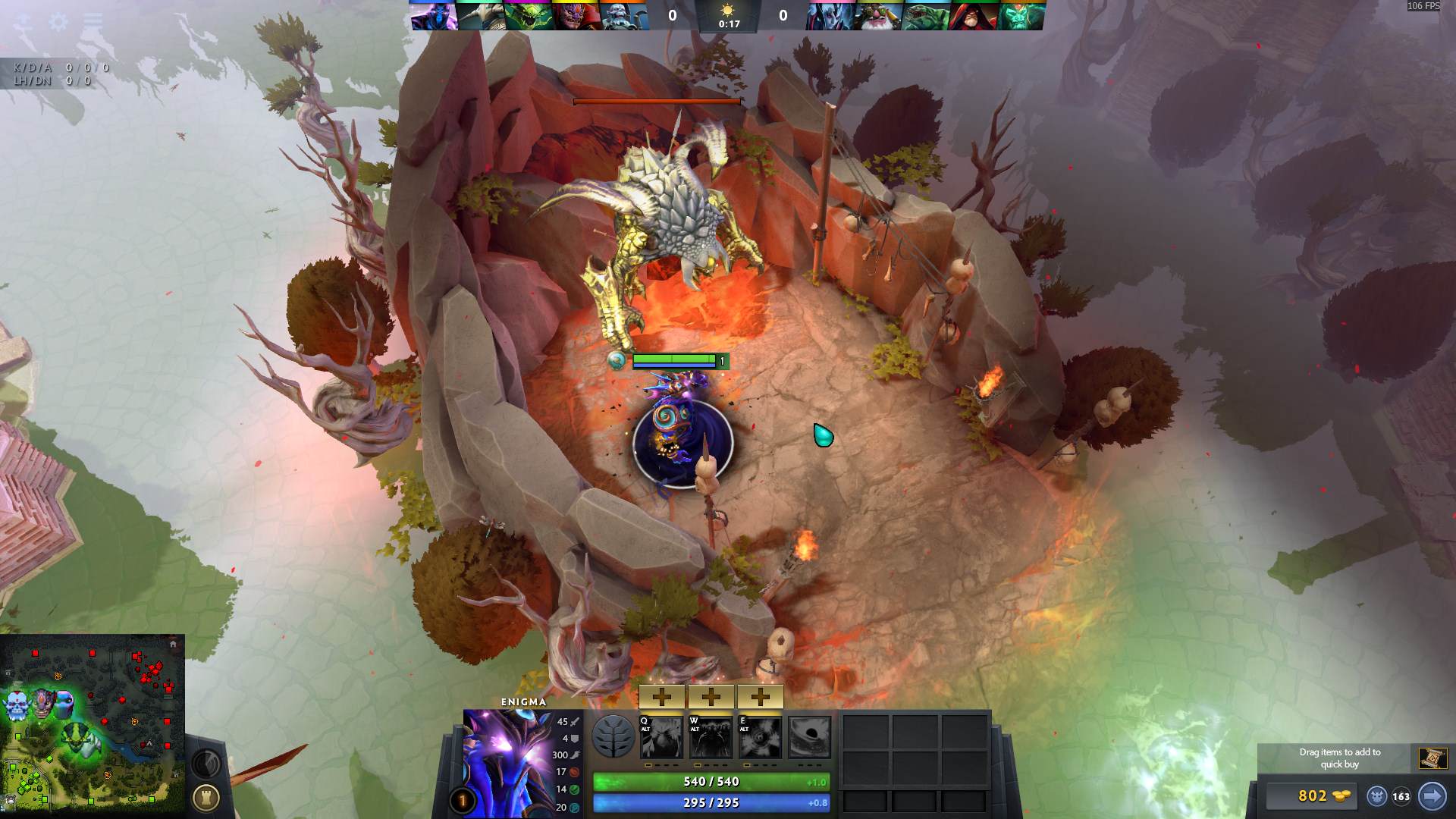The height and width of the screenshot is (819, 1456).
Task: Click the courier deliver arrow button
Action: tap(1432, 795)
